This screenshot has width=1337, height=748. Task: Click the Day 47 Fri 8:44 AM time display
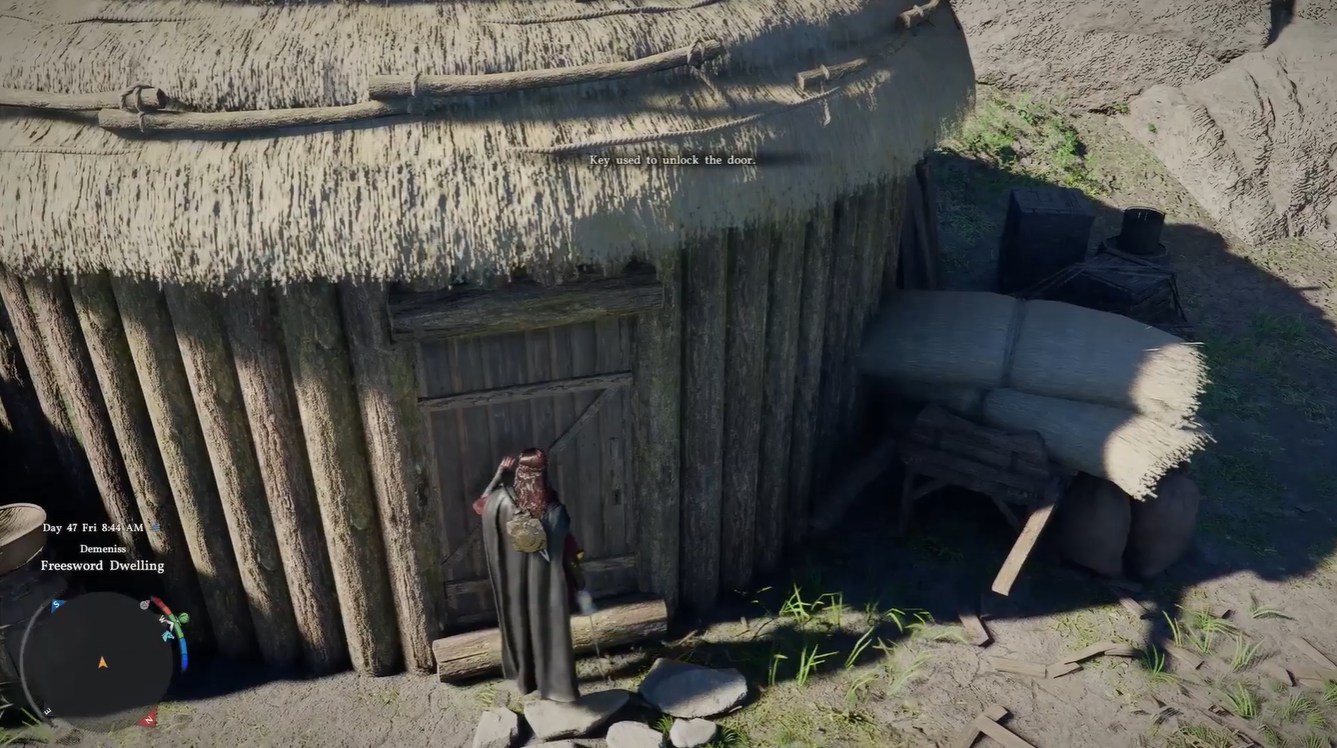[93, 528]
